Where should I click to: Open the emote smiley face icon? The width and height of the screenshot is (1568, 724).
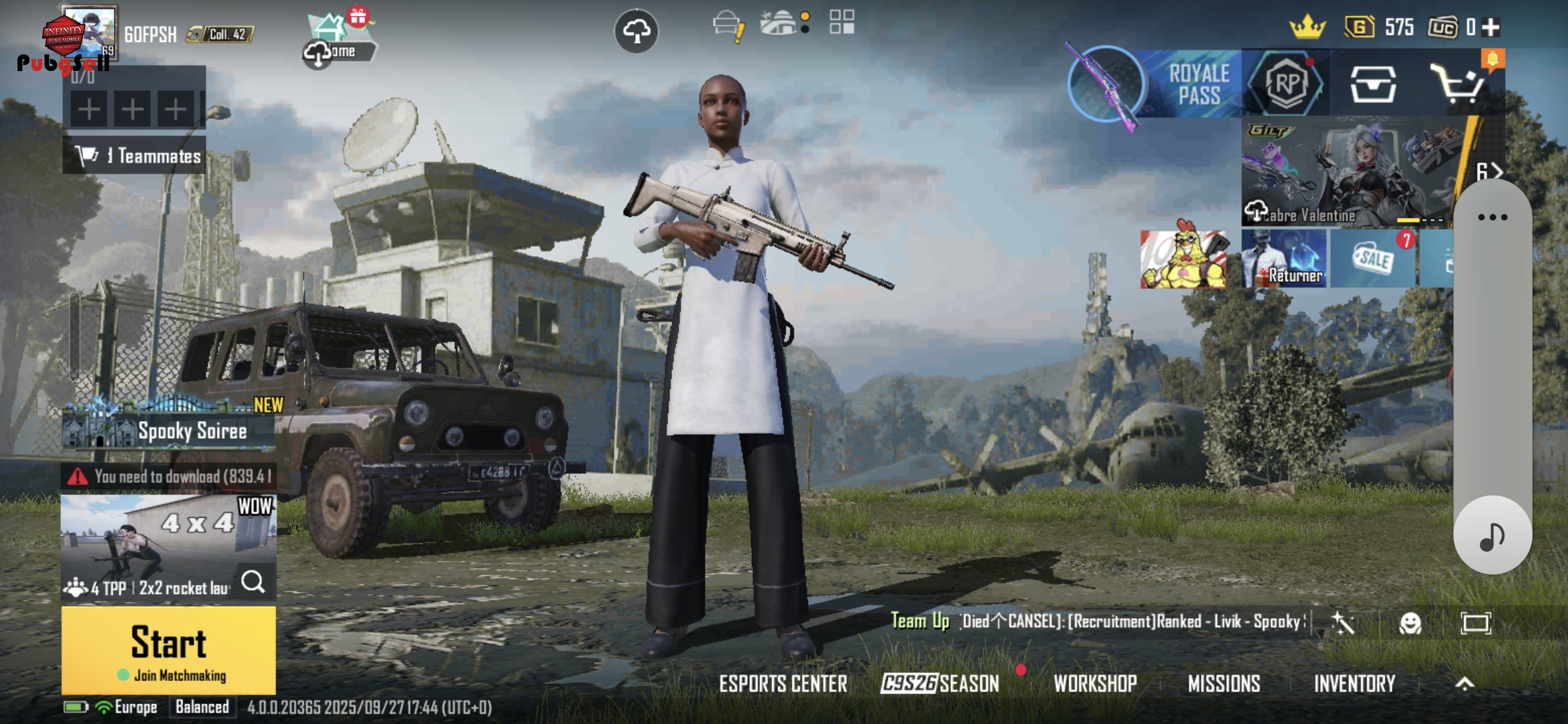[1410, 623]
